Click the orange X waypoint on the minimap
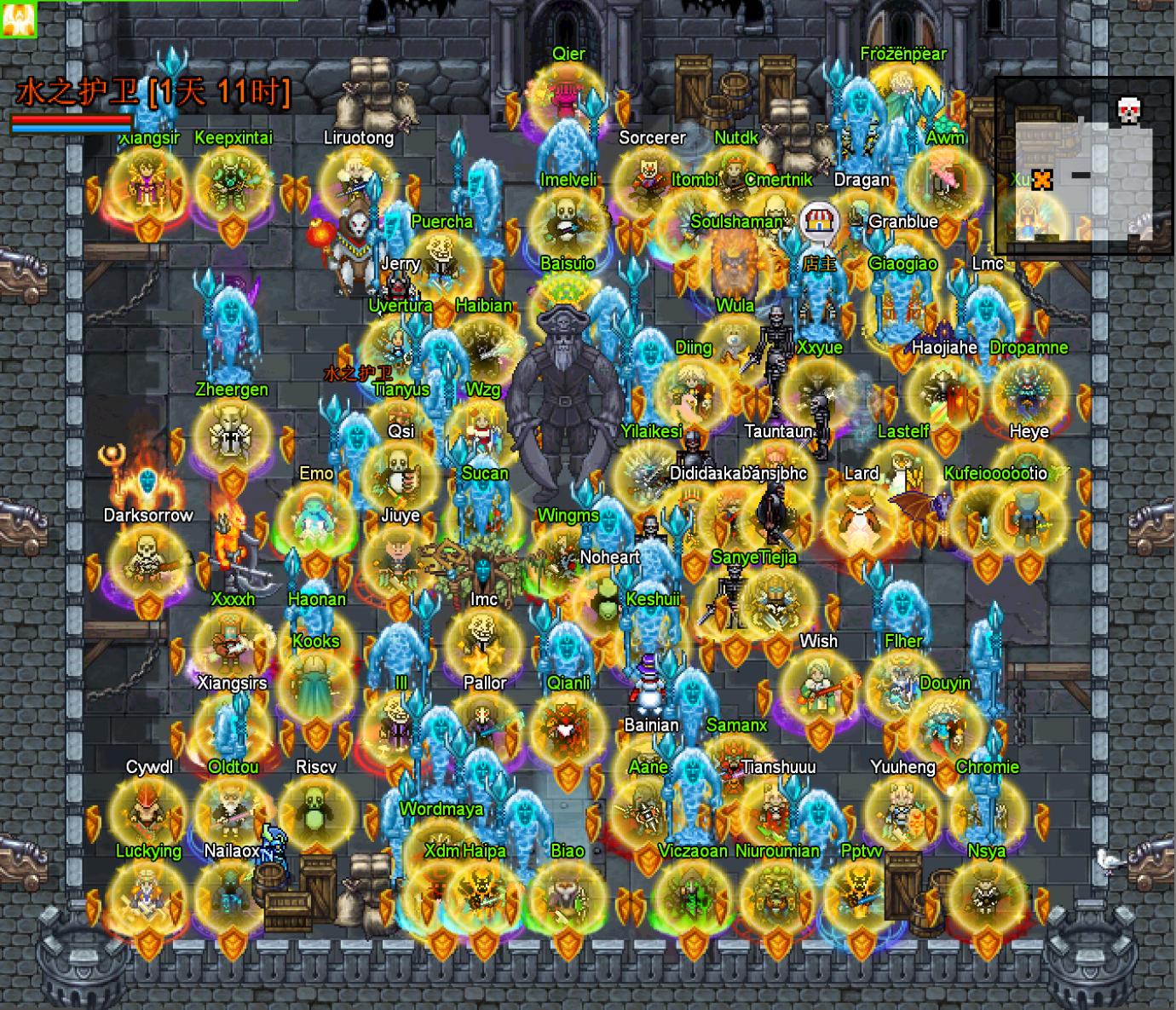Viewport: 1176px width, 1010px height. point(1043,182)
